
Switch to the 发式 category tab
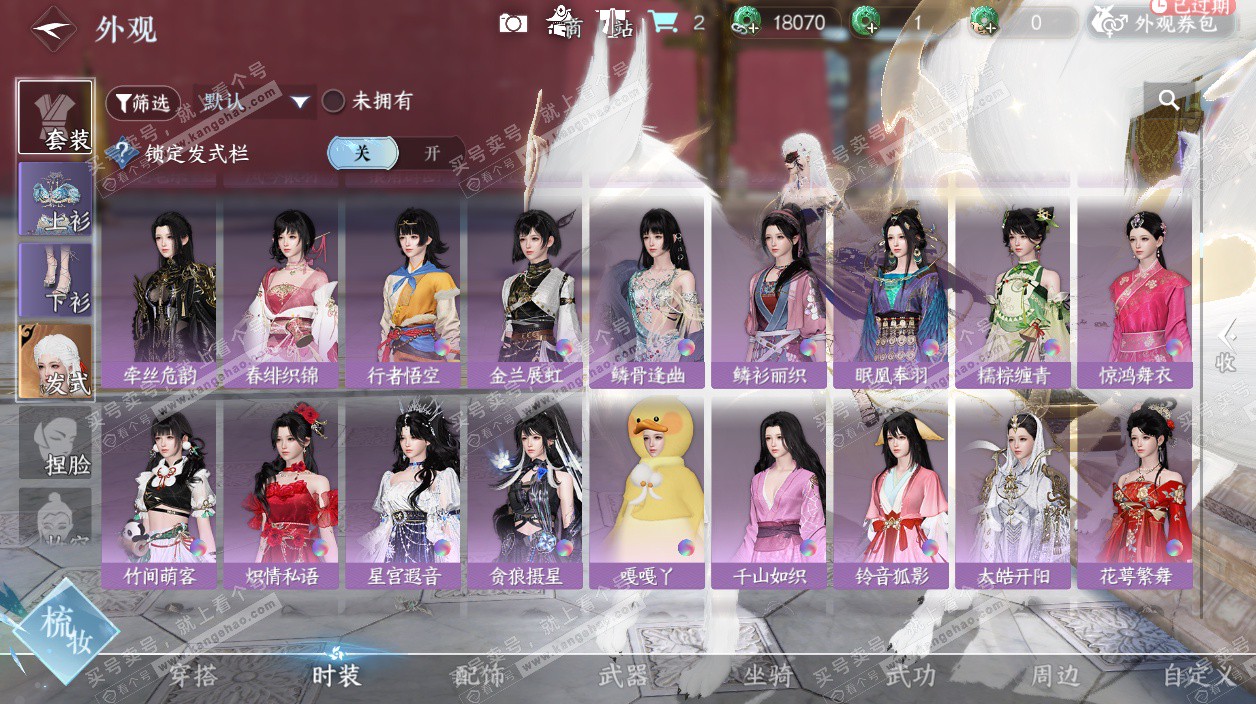point(56,361)
